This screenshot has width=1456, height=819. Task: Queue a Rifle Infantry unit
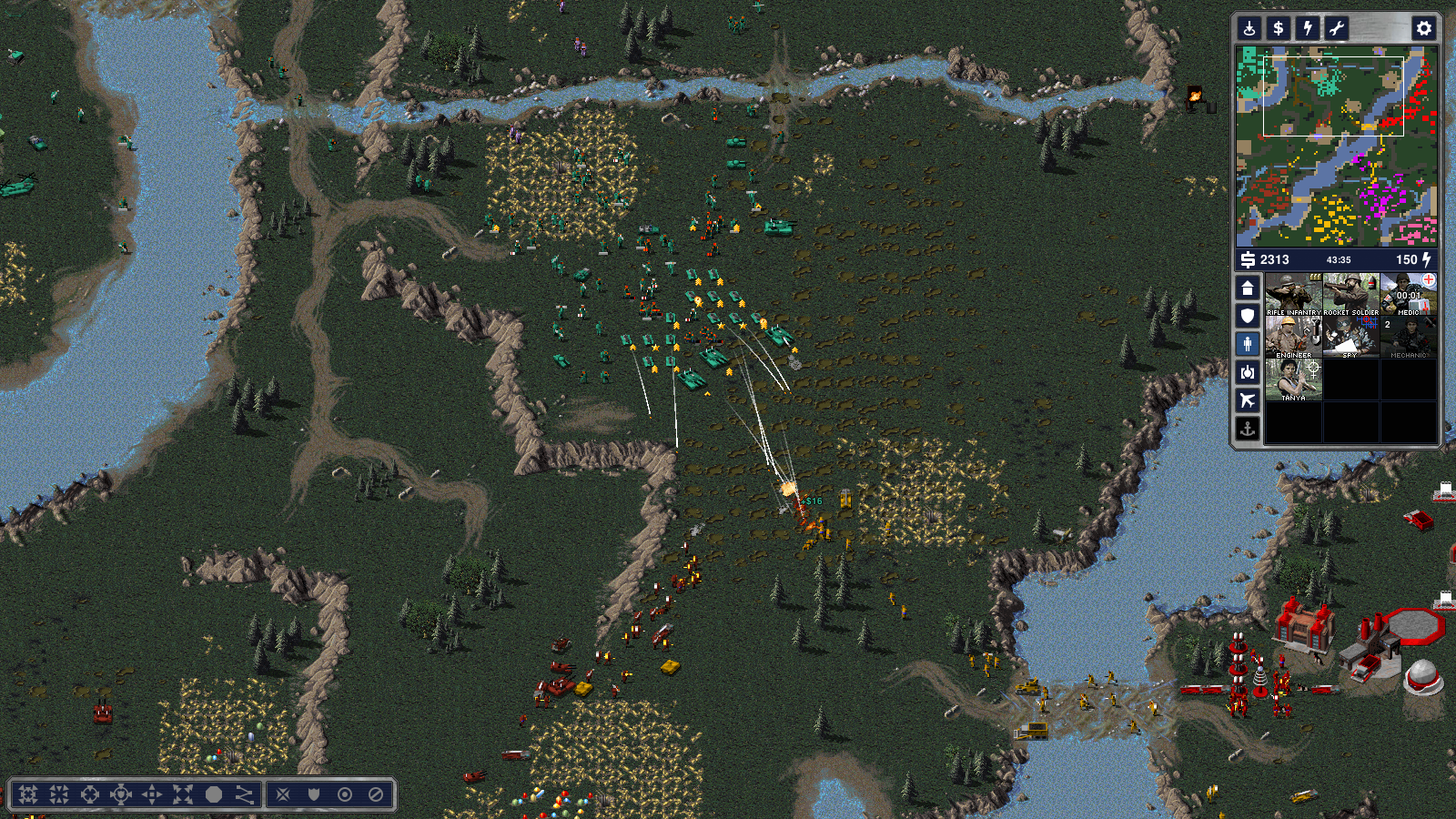point(1293,295)
